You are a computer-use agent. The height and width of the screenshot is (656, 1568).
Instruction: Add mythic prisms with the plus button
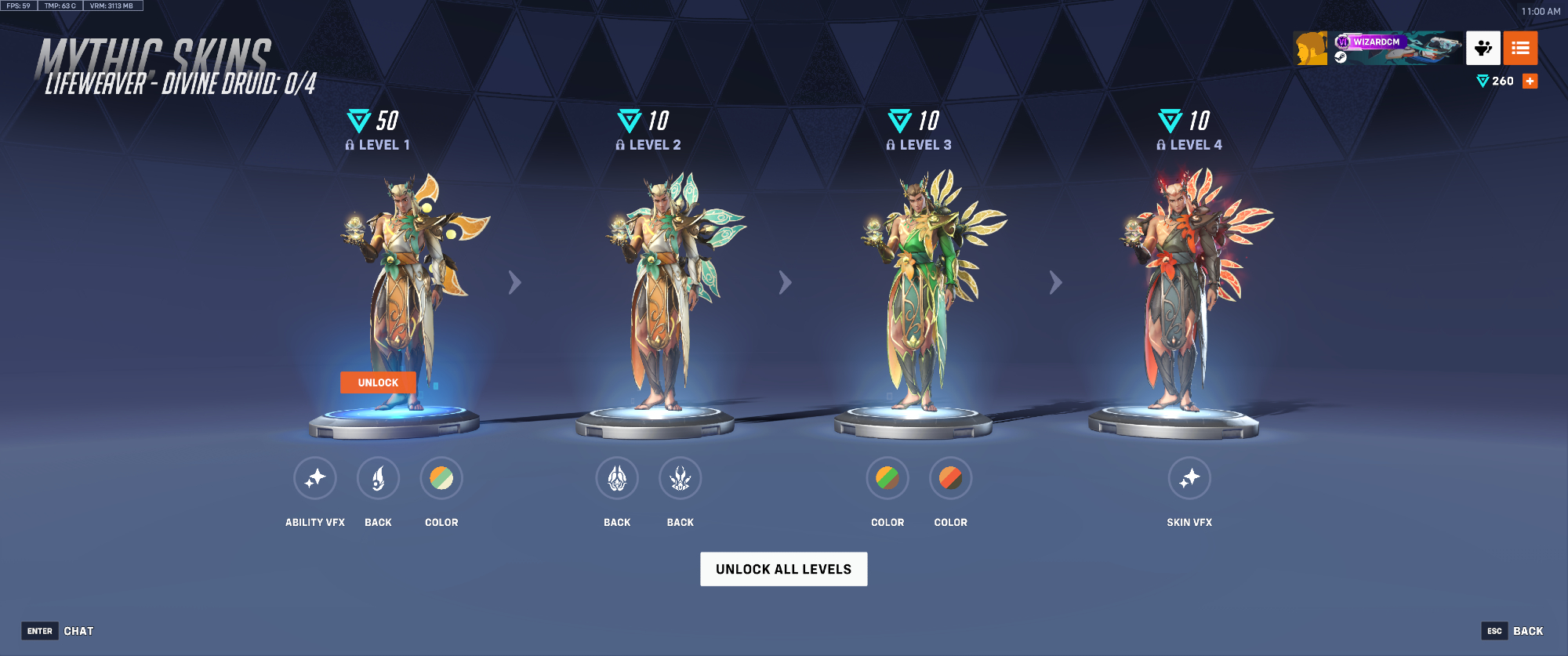[1530, 82]
